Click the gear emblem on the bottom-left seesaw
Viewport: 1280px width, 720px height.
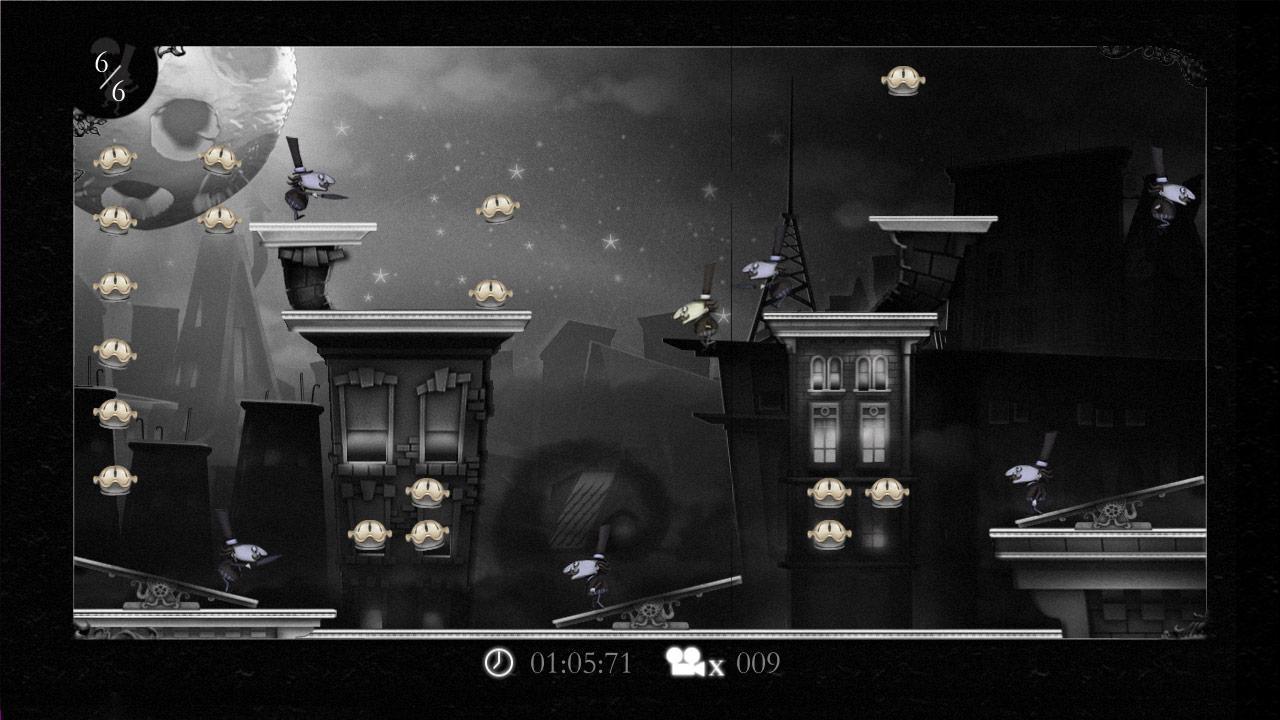click(161, 588)
